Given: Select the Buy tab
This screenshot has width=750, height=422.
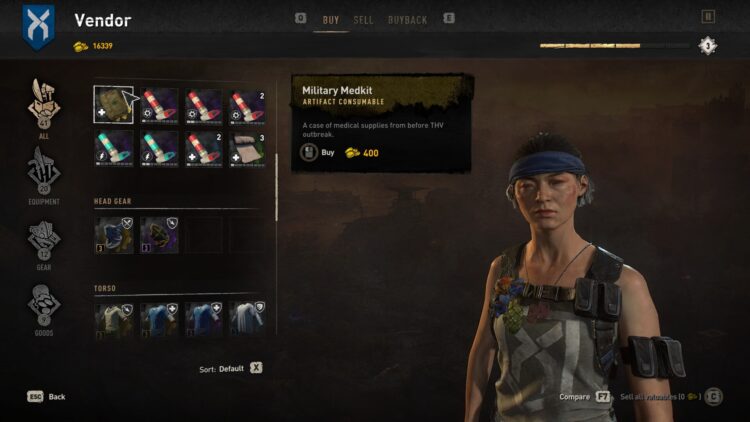Looking at the screenshot, I should [330, 20].
